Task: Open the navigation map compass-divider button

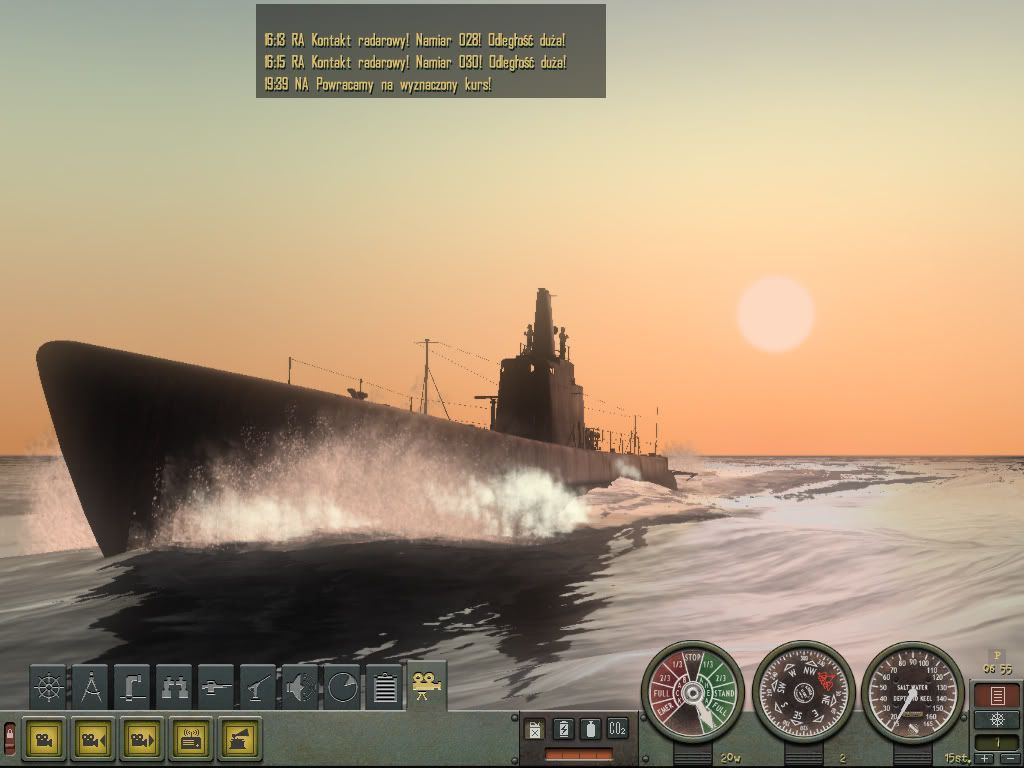Action: pyautogui.click(x=90, y=687)
